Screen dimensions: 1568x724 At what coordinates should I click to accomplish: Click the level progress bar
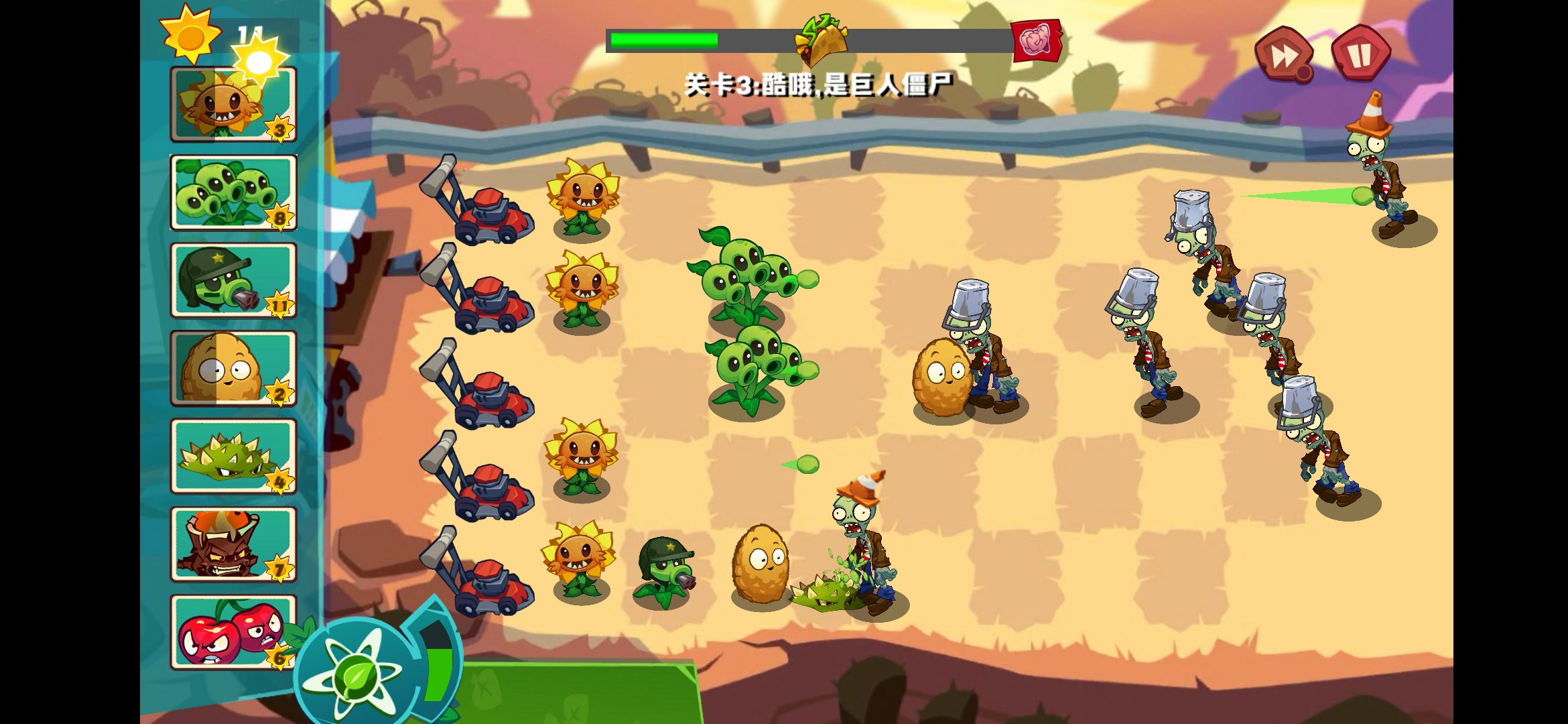click(737, 40)
